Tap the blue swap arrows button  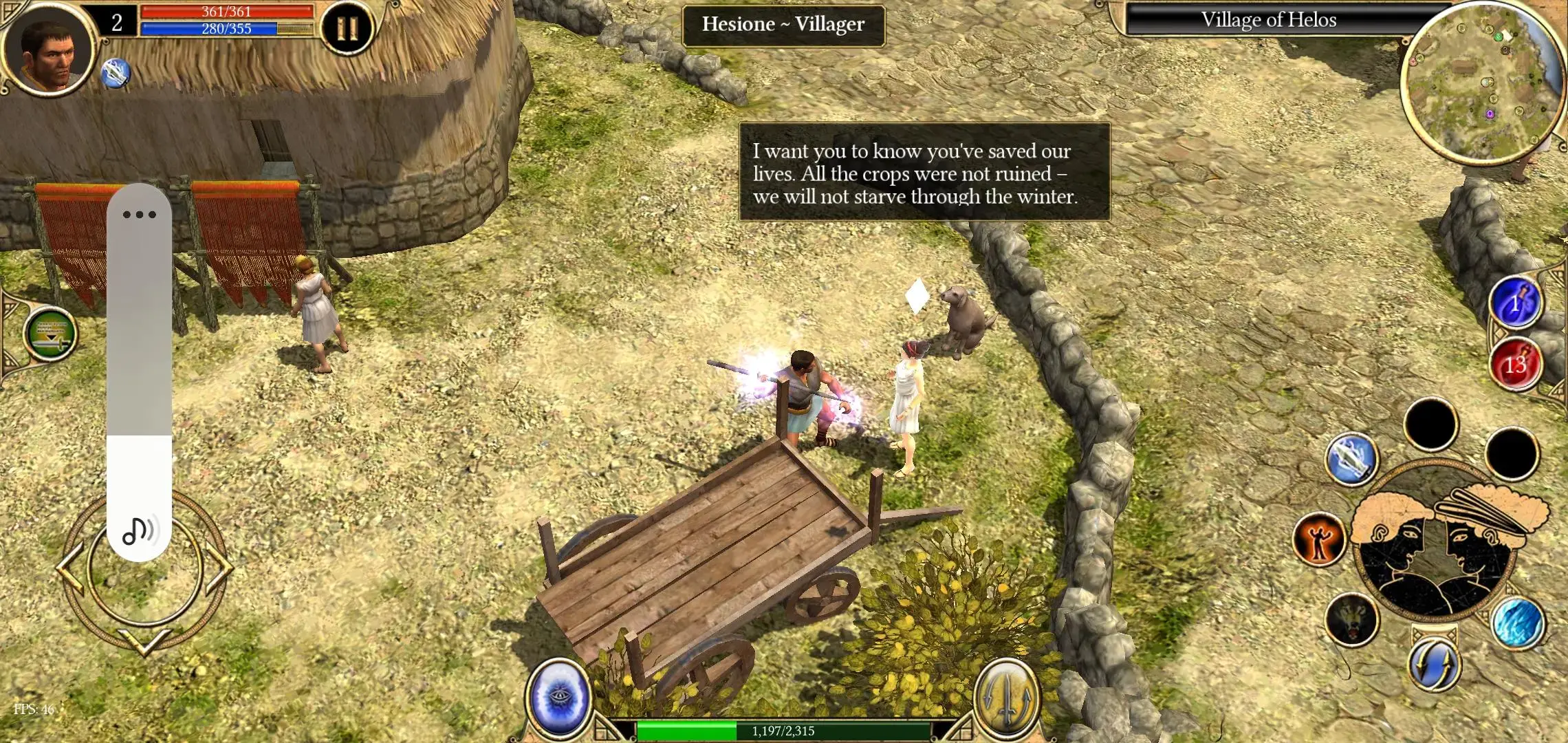[x=1434, y=664]
